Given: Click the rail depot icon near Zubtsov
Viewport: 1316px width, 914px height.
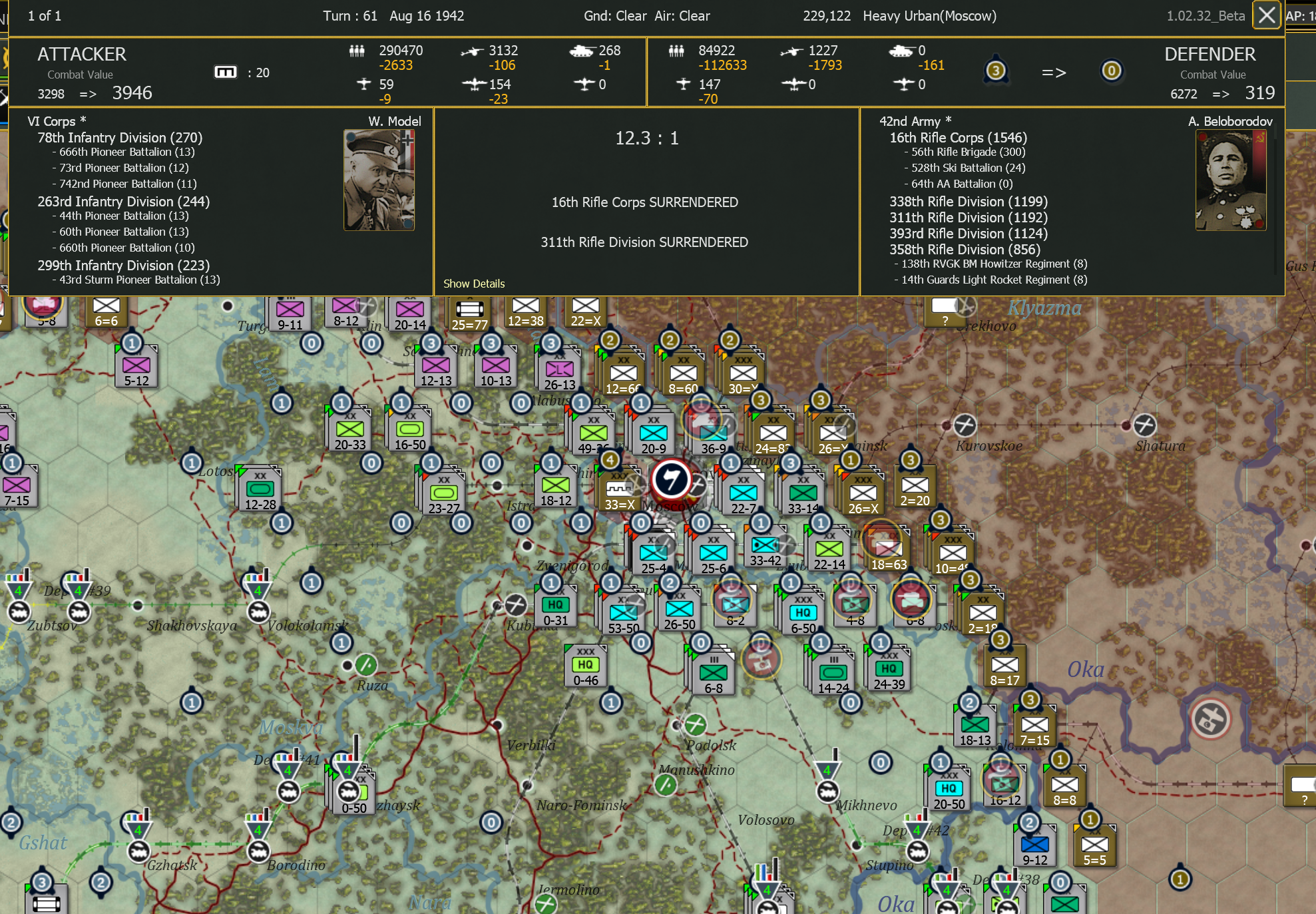Looking at the screenshot, I should (19, 611).
